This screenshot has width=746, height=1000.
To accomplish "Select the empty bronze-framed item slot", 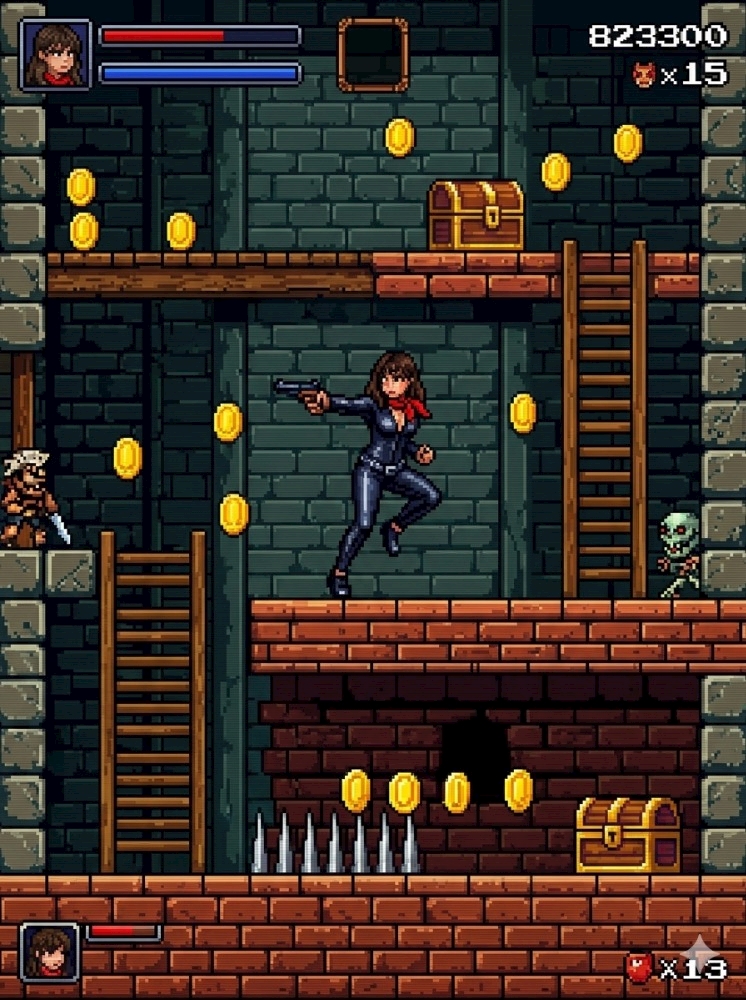I will pyautogui.click(x=373, y=54).
